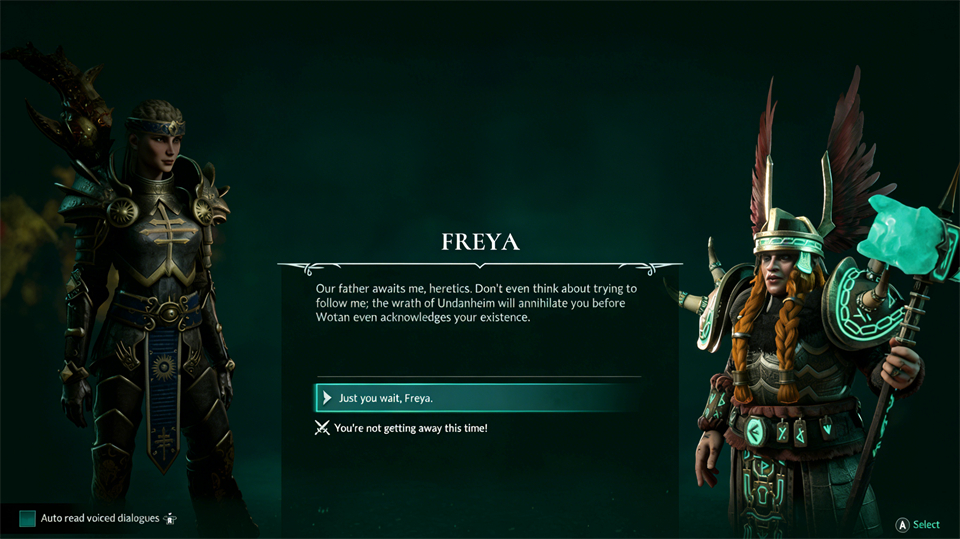This screenshot has height=539, width=960.
Task: Select "You're not getting away this time!" response
Action: (x=410, y=428)
